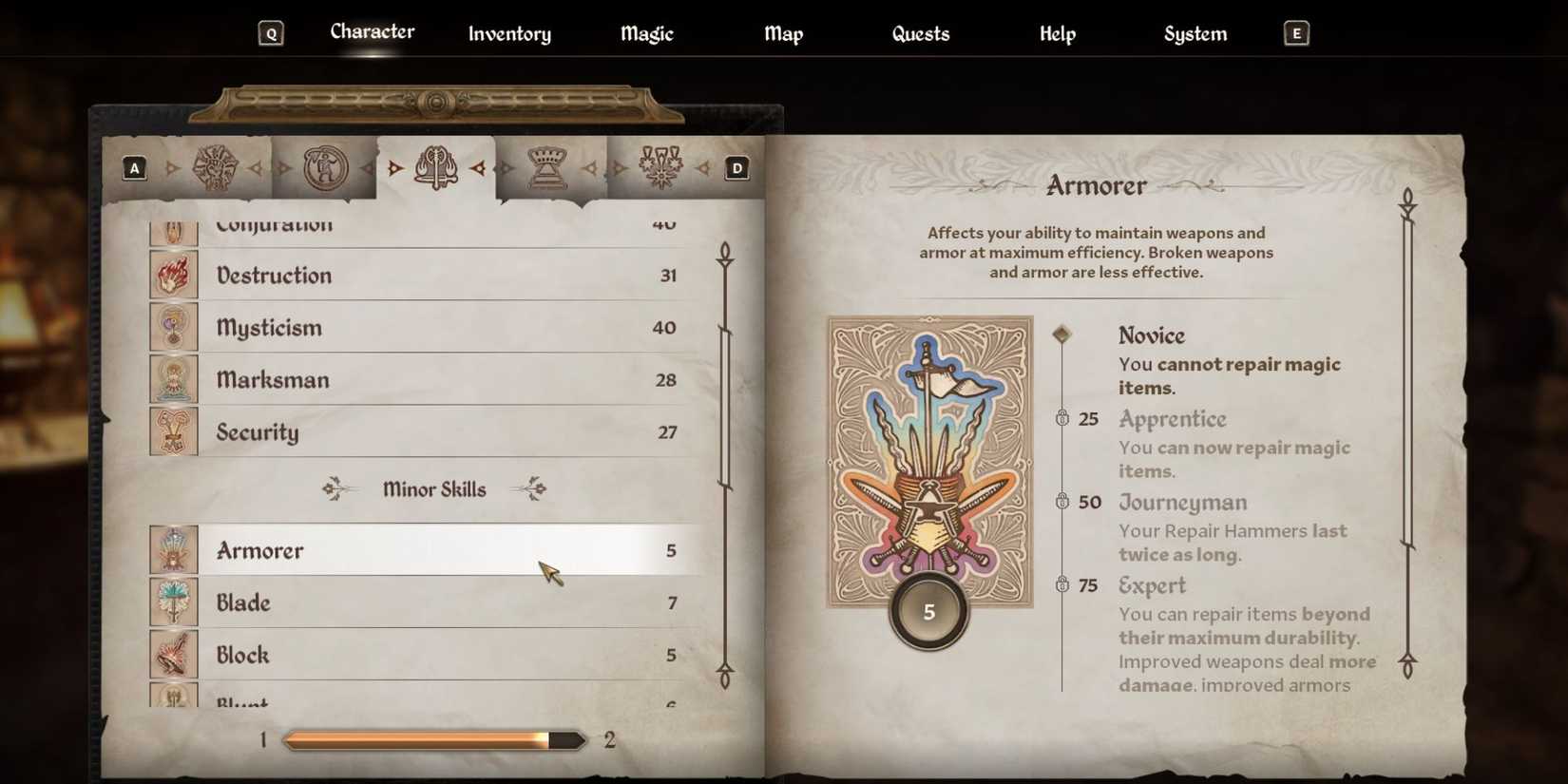Image resolution: width=1568 pixels, height=784 pixels.
Task: Select Inventory in the top menu
Action: 508,34
